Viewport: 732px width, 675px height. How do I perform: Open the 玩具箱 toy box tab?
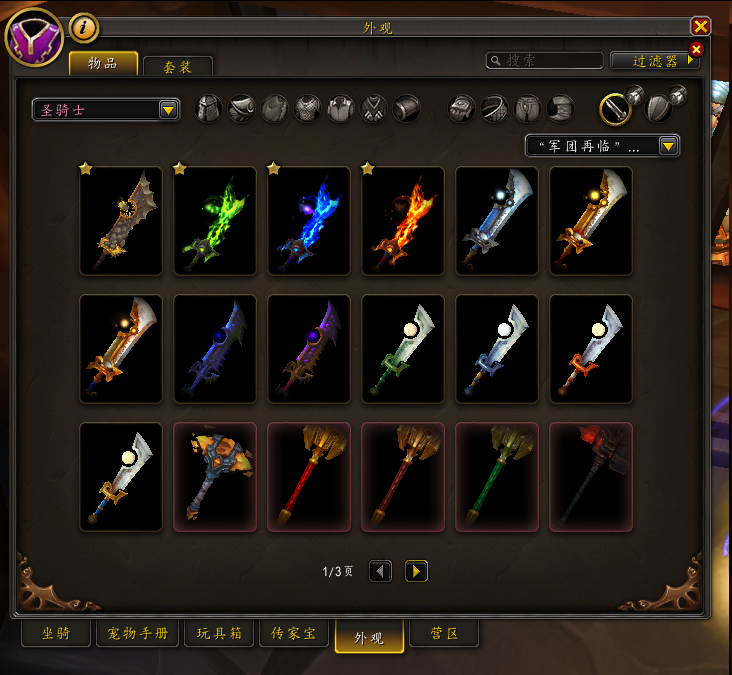218,634
